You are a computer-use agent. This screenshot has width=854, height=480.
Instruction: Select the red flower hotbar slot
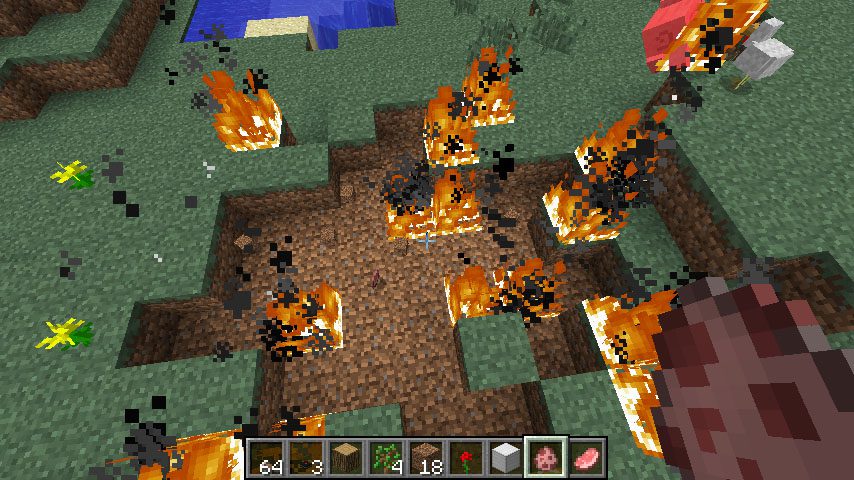[x=467, y=459]
